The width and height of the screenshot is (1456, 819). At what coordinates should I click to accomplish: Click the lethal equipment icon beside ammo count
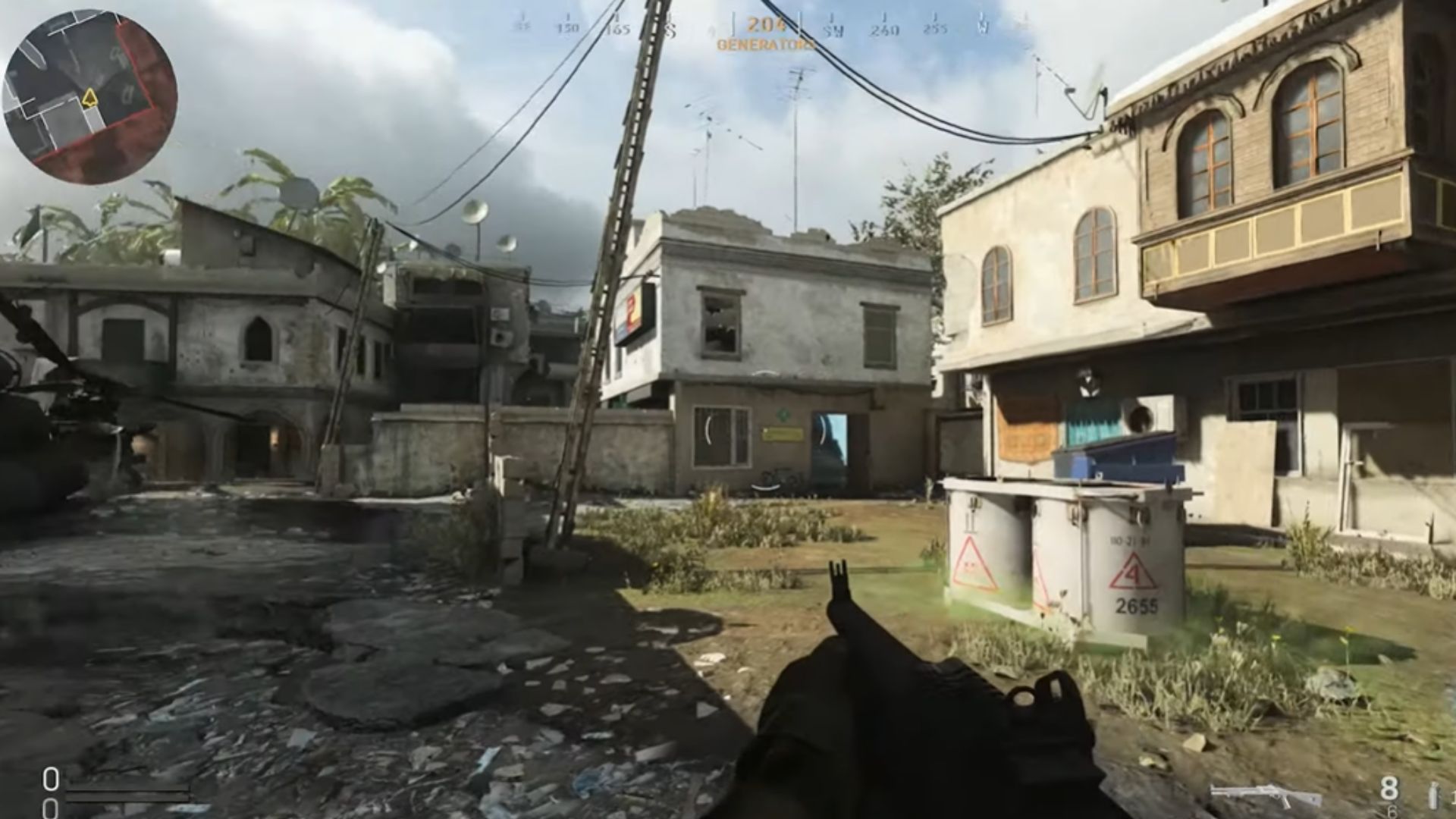point(1435,795)
